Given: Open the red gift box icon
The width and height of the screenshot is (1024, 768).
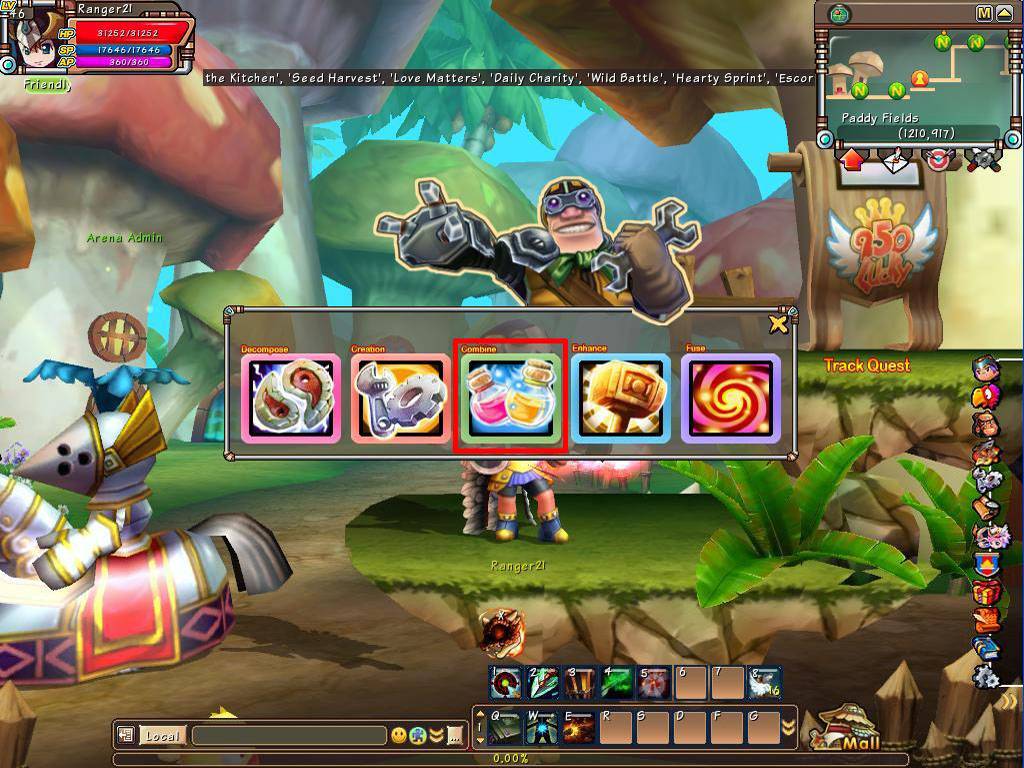Looking at the screenshot, I should click(x=986, y=592).
